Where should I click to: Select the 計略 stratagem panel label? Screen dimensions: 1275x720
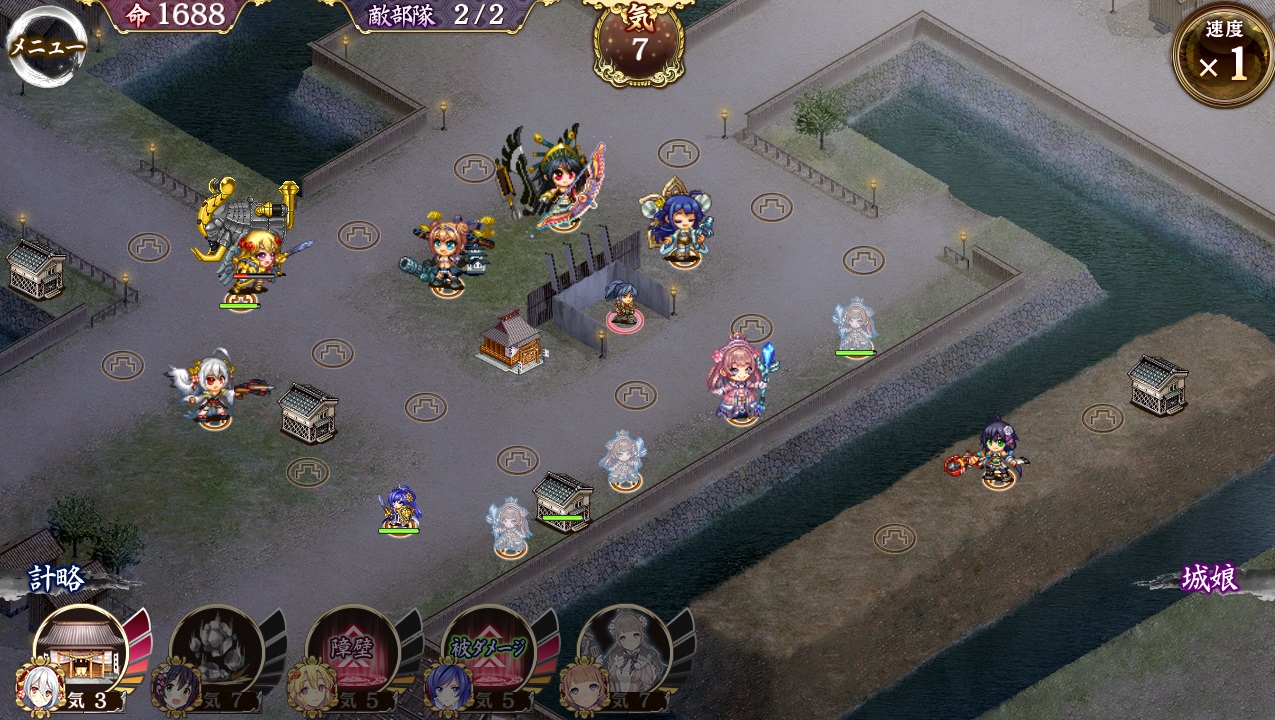coord(57,579)
